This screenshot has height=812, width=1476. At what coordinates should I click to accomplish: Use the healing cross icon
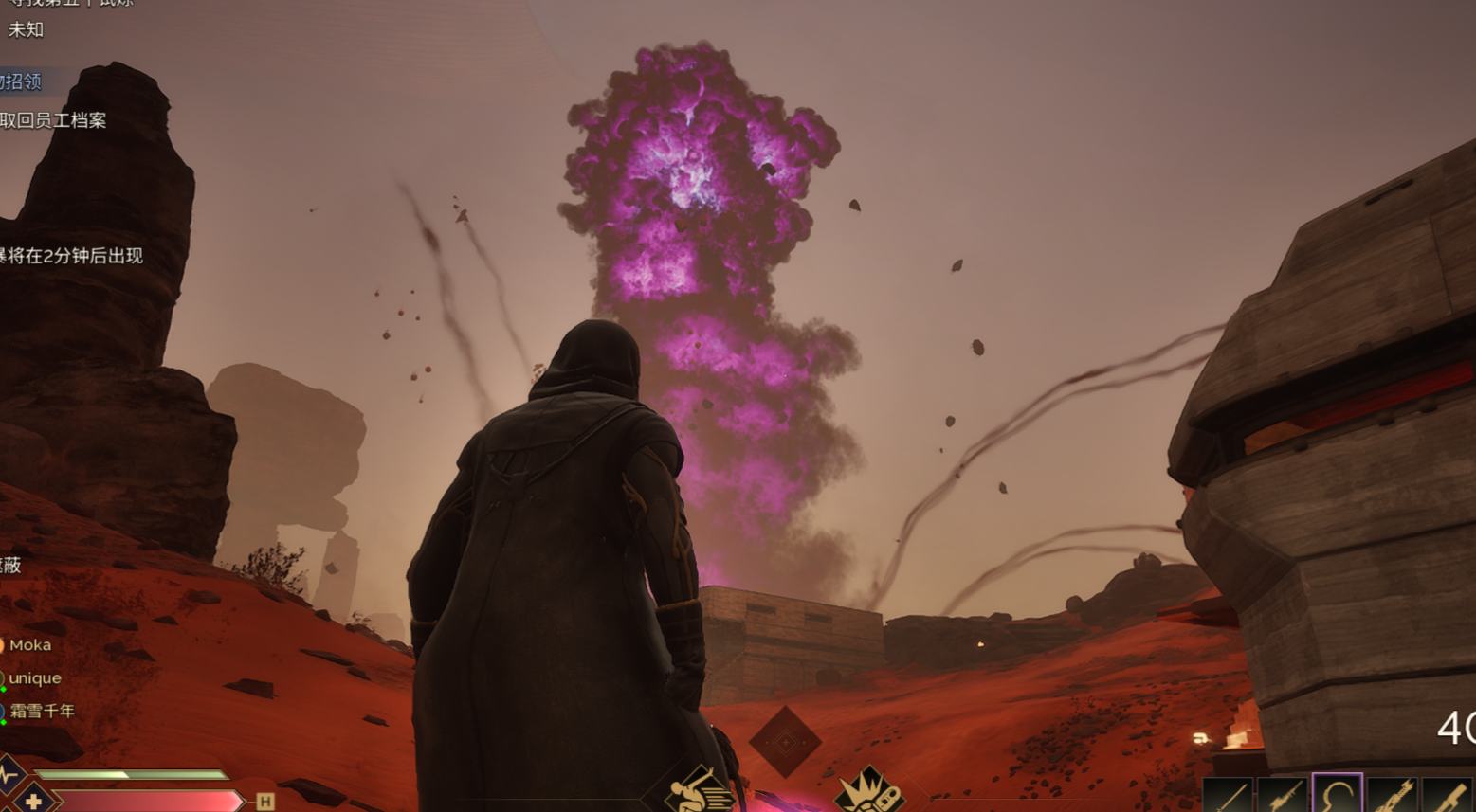(33, 801)
